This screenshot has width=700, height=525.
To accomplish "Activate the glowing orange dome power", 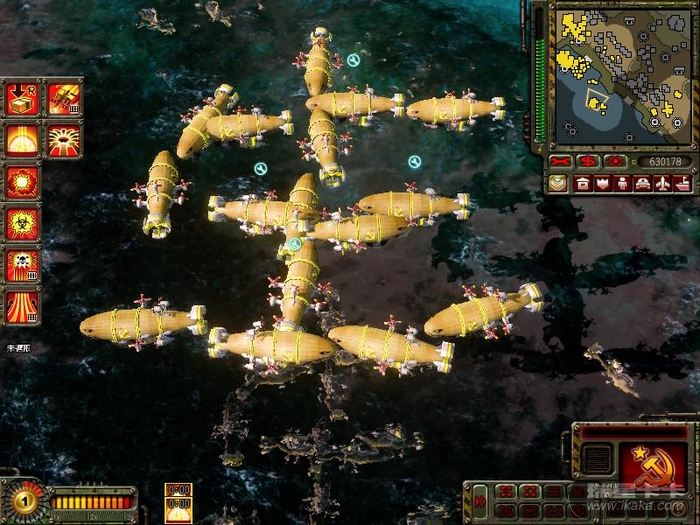I will coord(22,139).
